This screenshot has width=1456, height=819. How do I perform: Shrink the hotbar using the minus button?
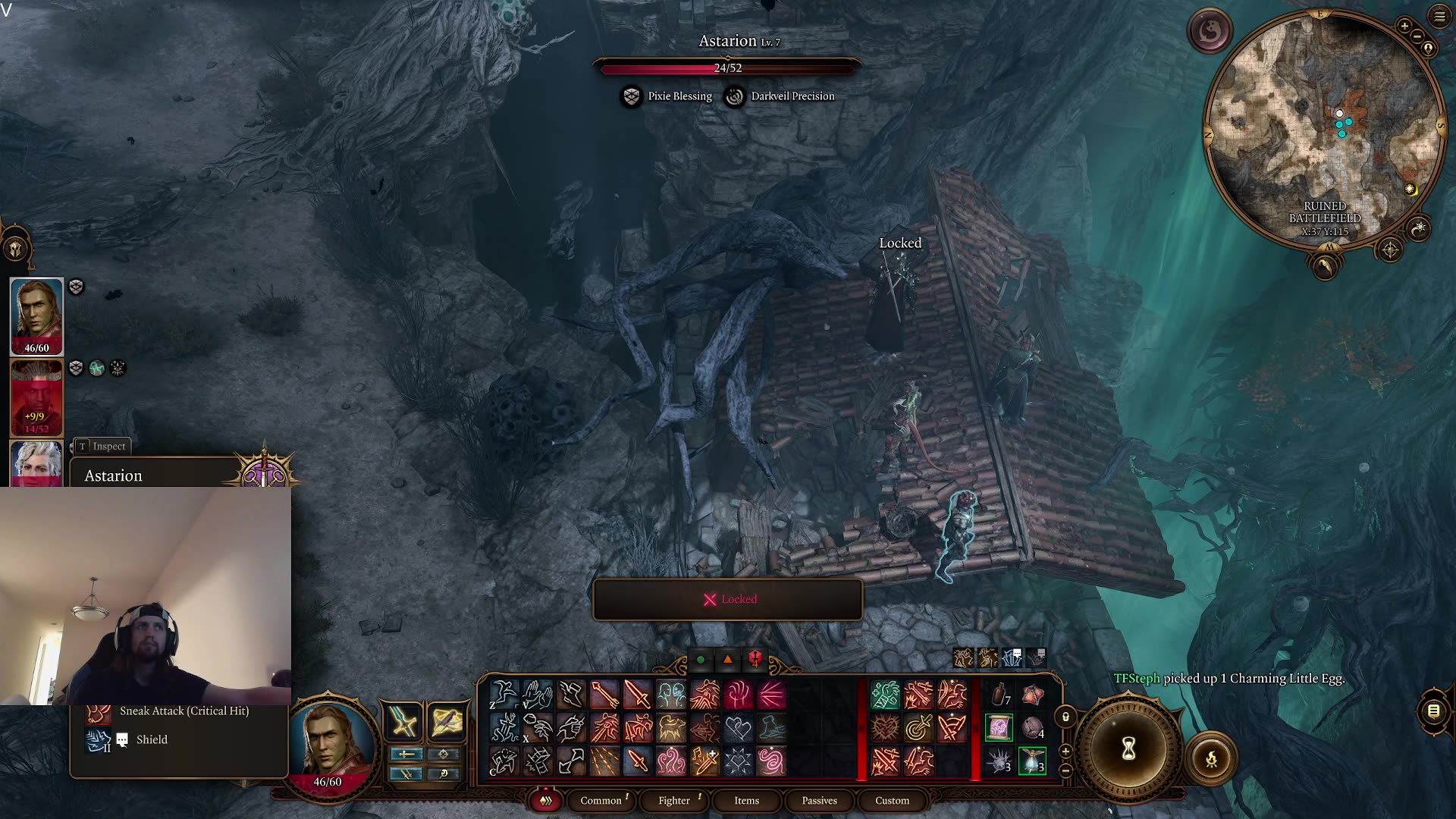[1065, 770]
